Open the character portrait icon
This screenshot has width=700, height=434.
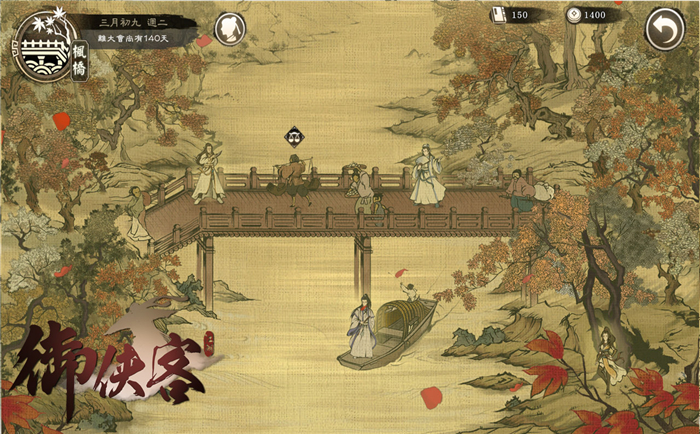coord(231,28)
